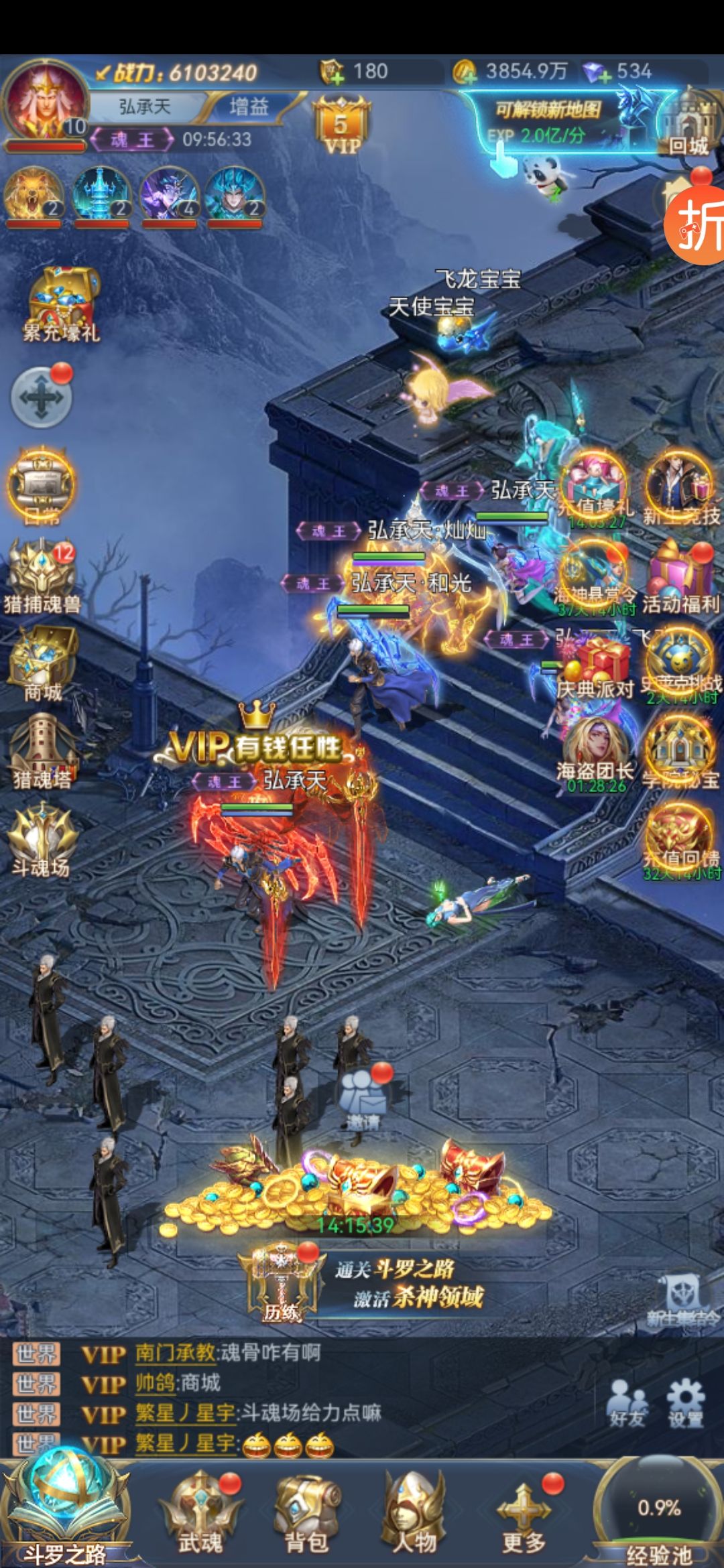The image size is (724, 1568).
Task: Enter the 猎魂塔 tower
Action: 42,750
